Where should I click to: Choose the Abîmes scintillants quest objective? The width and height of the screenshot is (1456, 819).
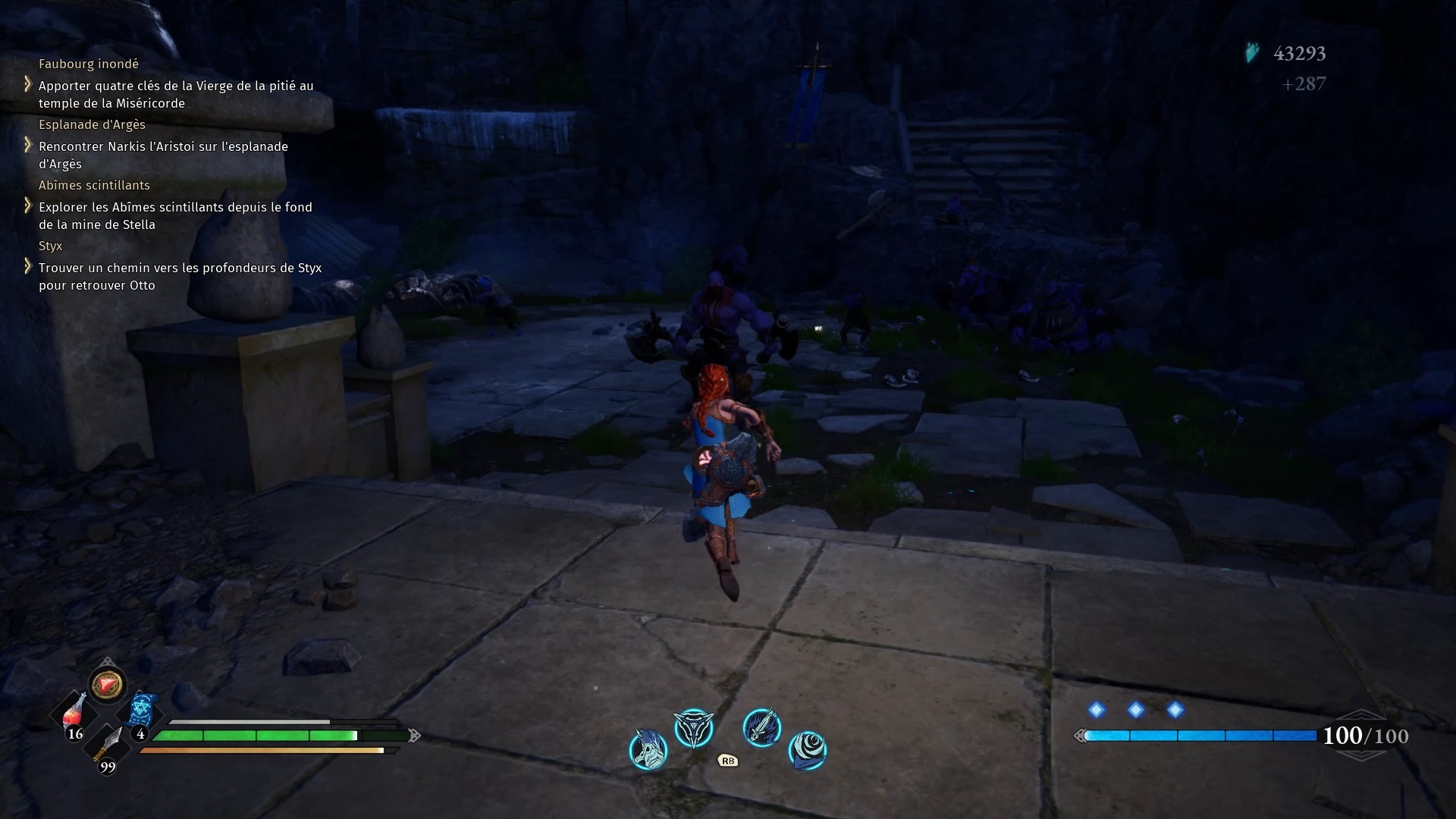pyautogui.click(x=175, y=216)
